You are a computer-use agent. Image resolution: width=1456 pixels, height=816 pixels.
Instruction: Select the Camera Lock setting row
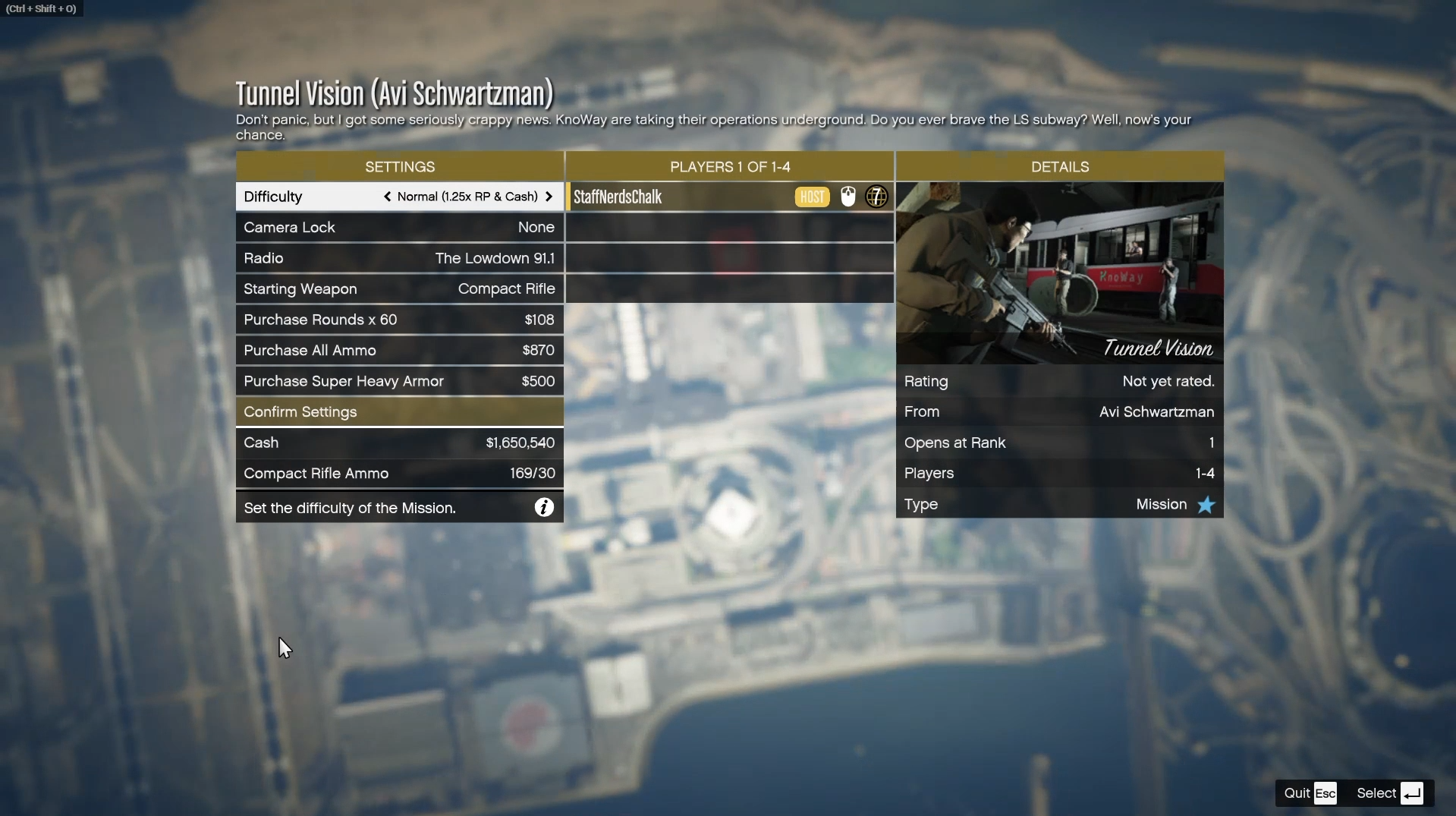399,228
